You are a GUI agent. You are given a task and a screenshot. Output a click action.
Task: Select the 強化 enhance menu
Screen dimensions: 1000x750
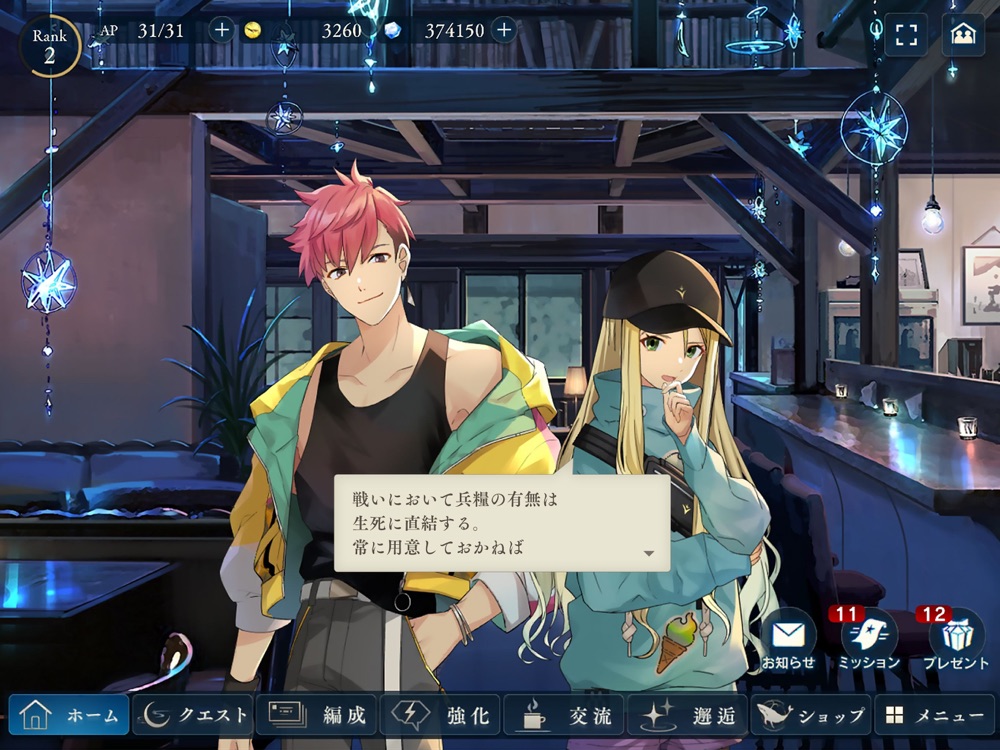[x=440, y=715]
